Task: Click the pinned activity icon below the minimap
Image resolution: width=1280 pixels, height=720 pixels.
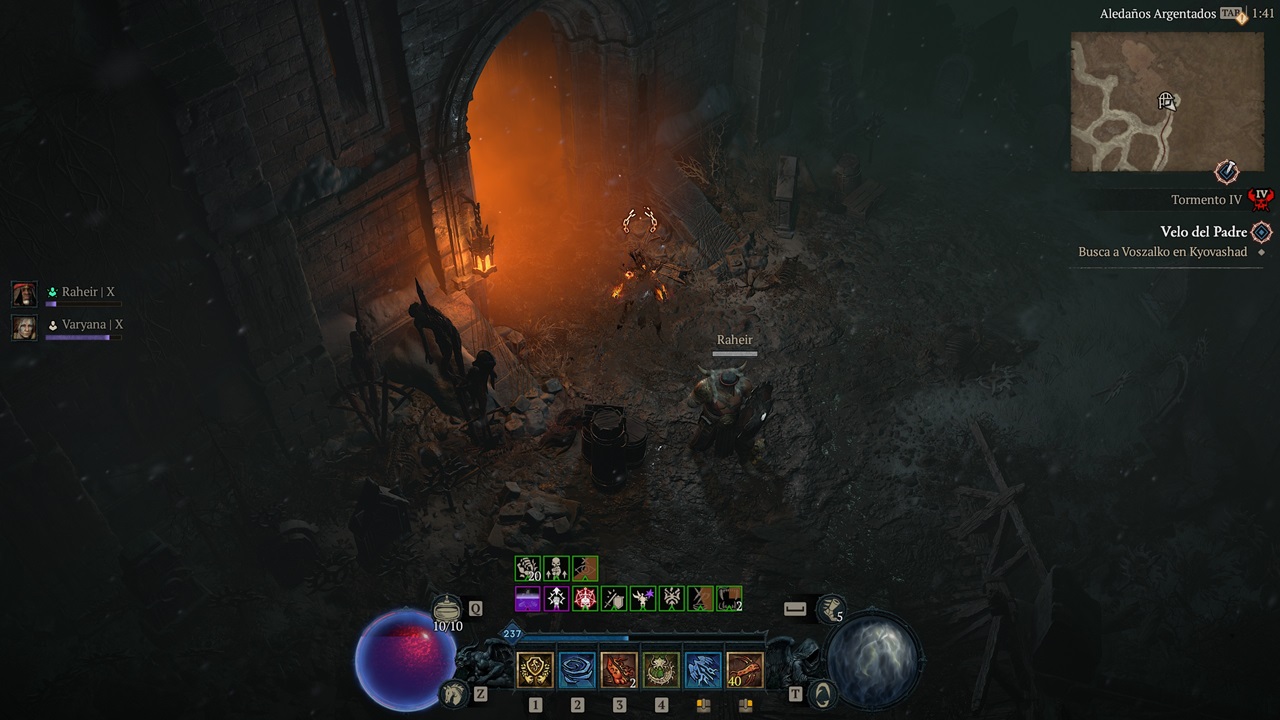Action: coord(1227,171)
